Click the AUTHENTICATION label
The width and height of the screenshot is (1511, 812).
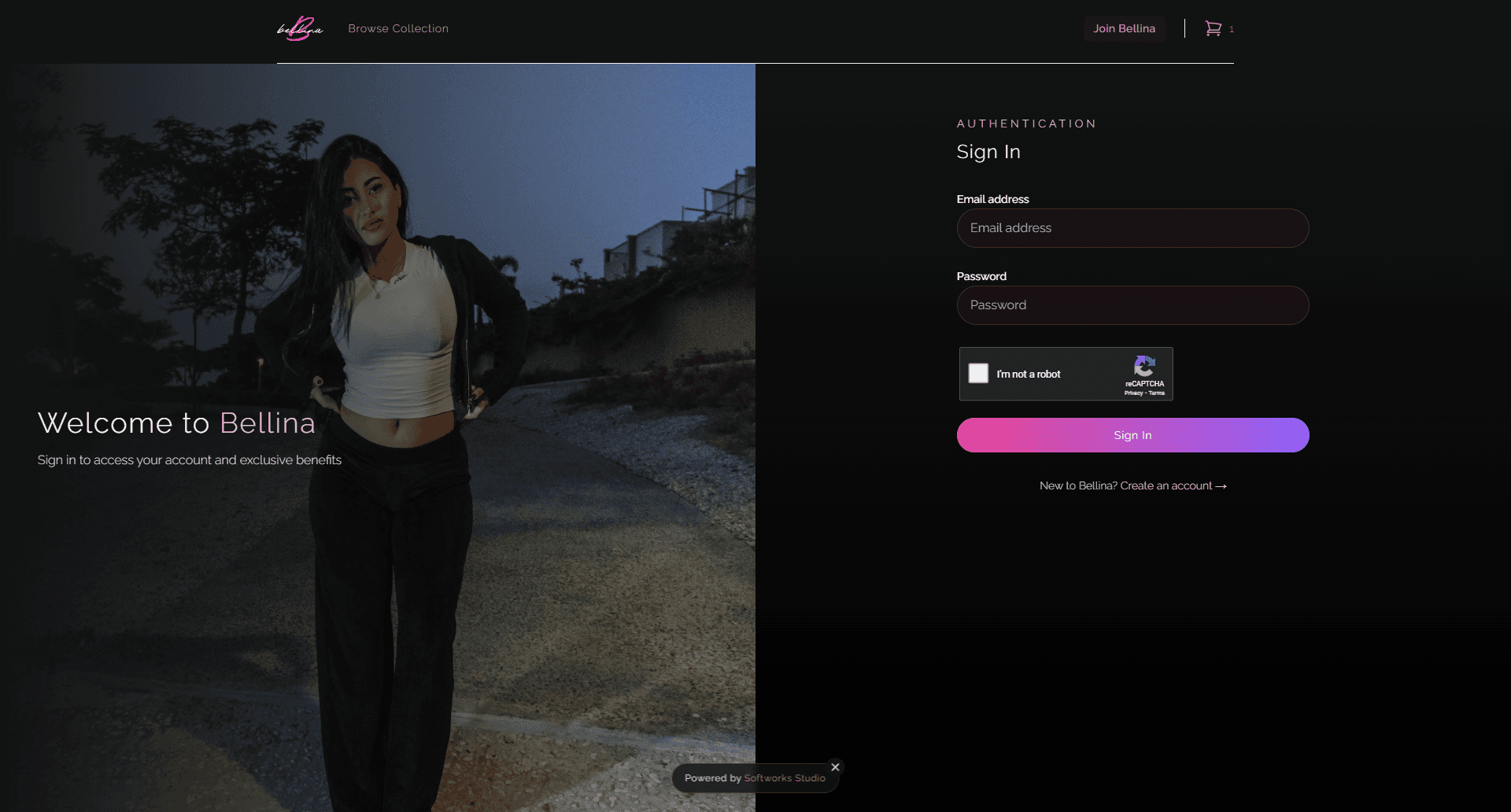coord(1025,124)
